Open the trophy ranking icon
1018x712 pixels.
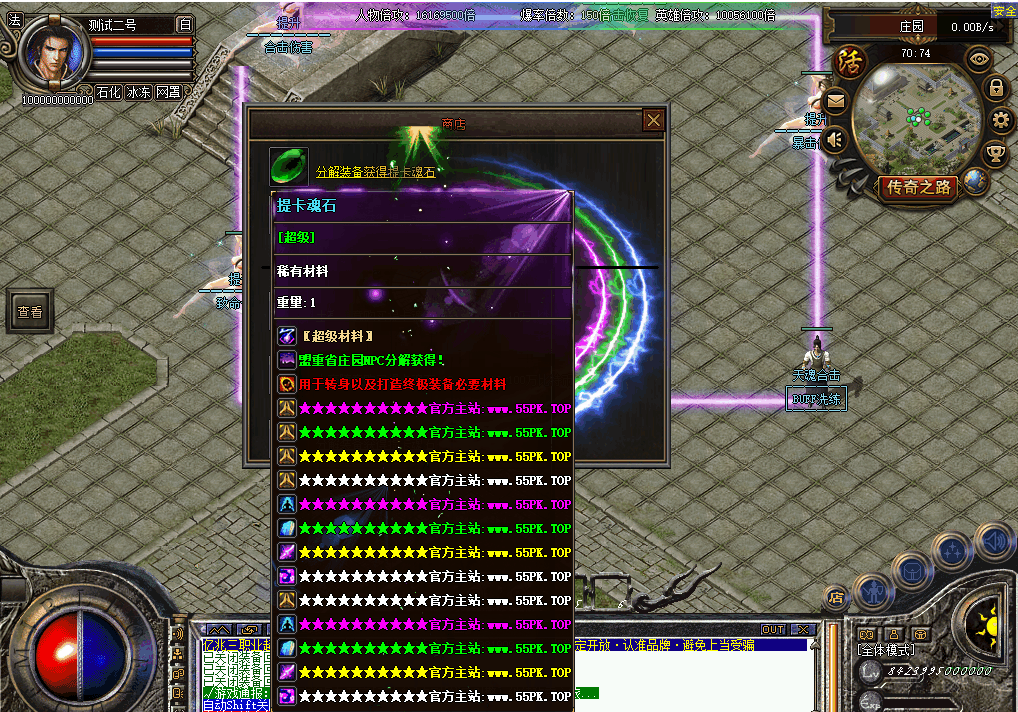click(x=995, y=153)
